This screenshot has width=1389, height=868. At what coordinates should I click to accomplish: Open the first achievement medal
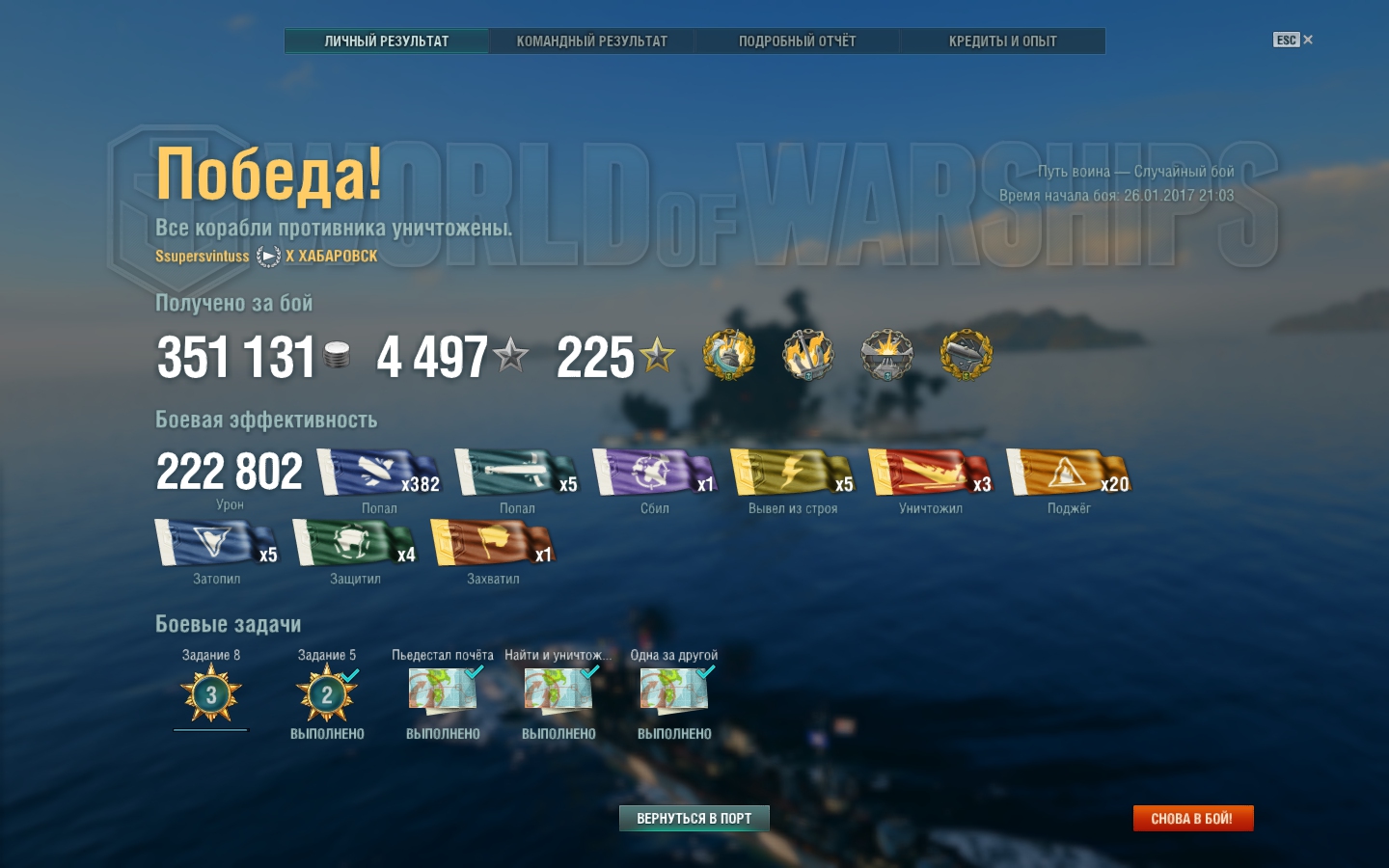coord(729,355)
